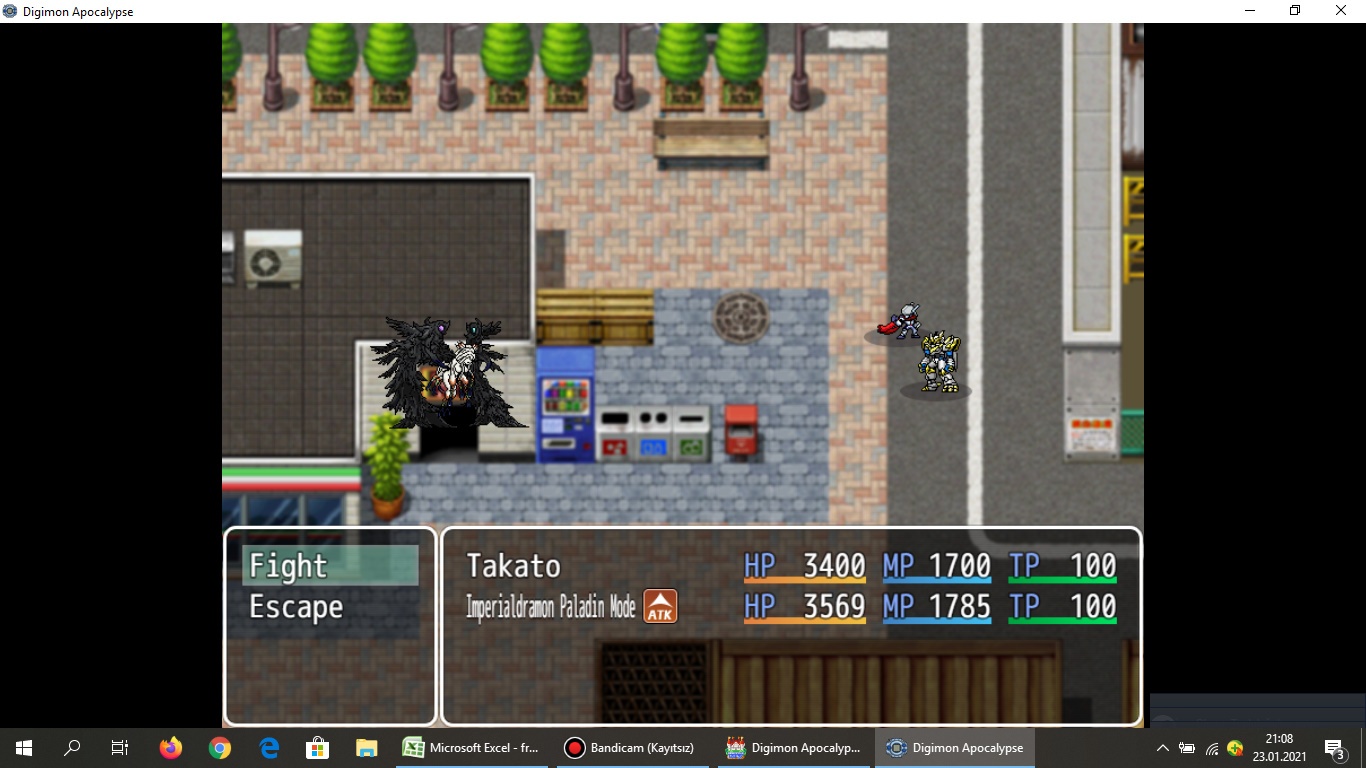Open Google Chrome from the taskbar

219,747
